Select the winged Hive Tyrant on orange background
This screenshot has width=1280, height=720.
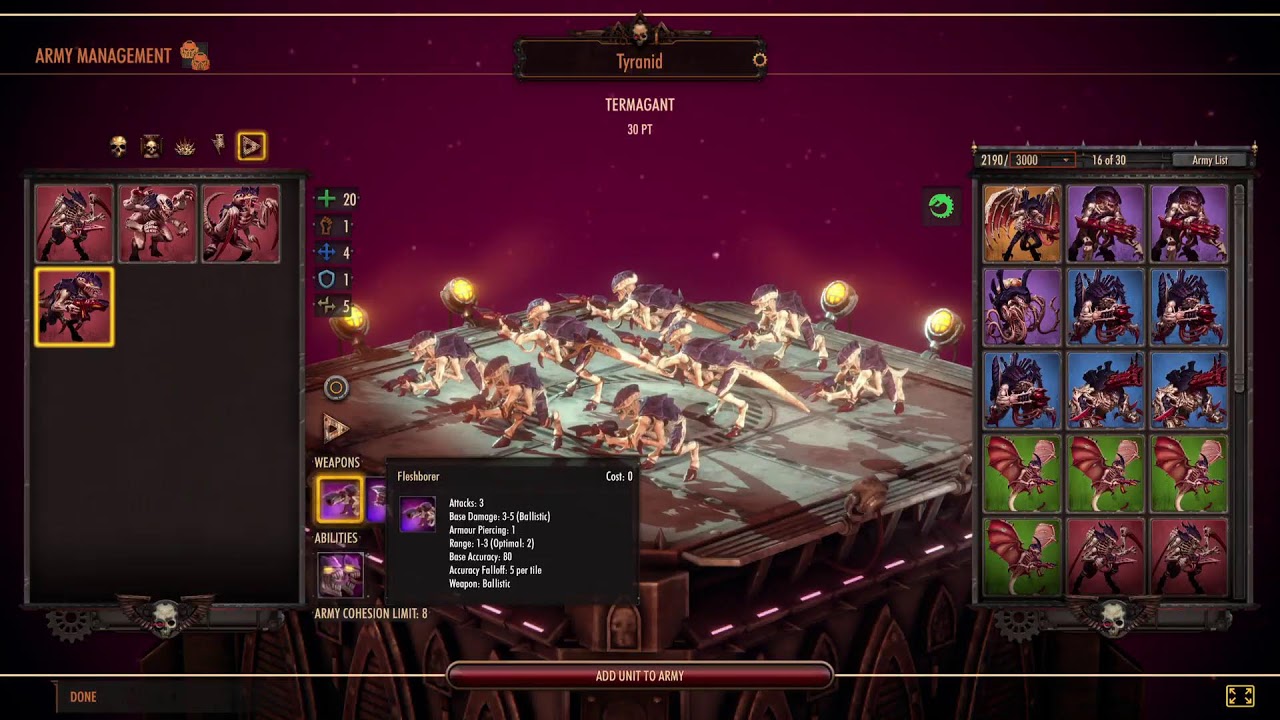tap(1022, 223)
